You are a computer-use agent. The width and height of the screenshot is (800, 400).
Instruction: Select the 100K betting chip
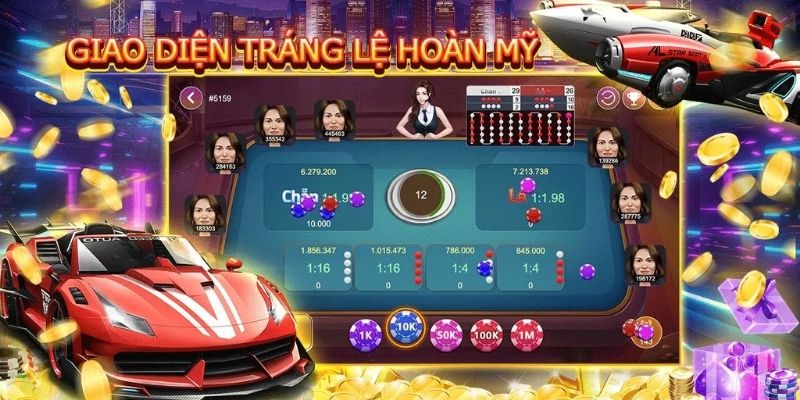[485, 332]
